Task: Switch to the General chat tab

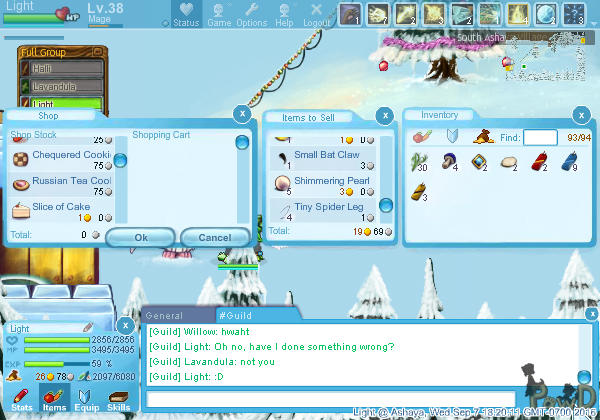Action: pos(164,314)
